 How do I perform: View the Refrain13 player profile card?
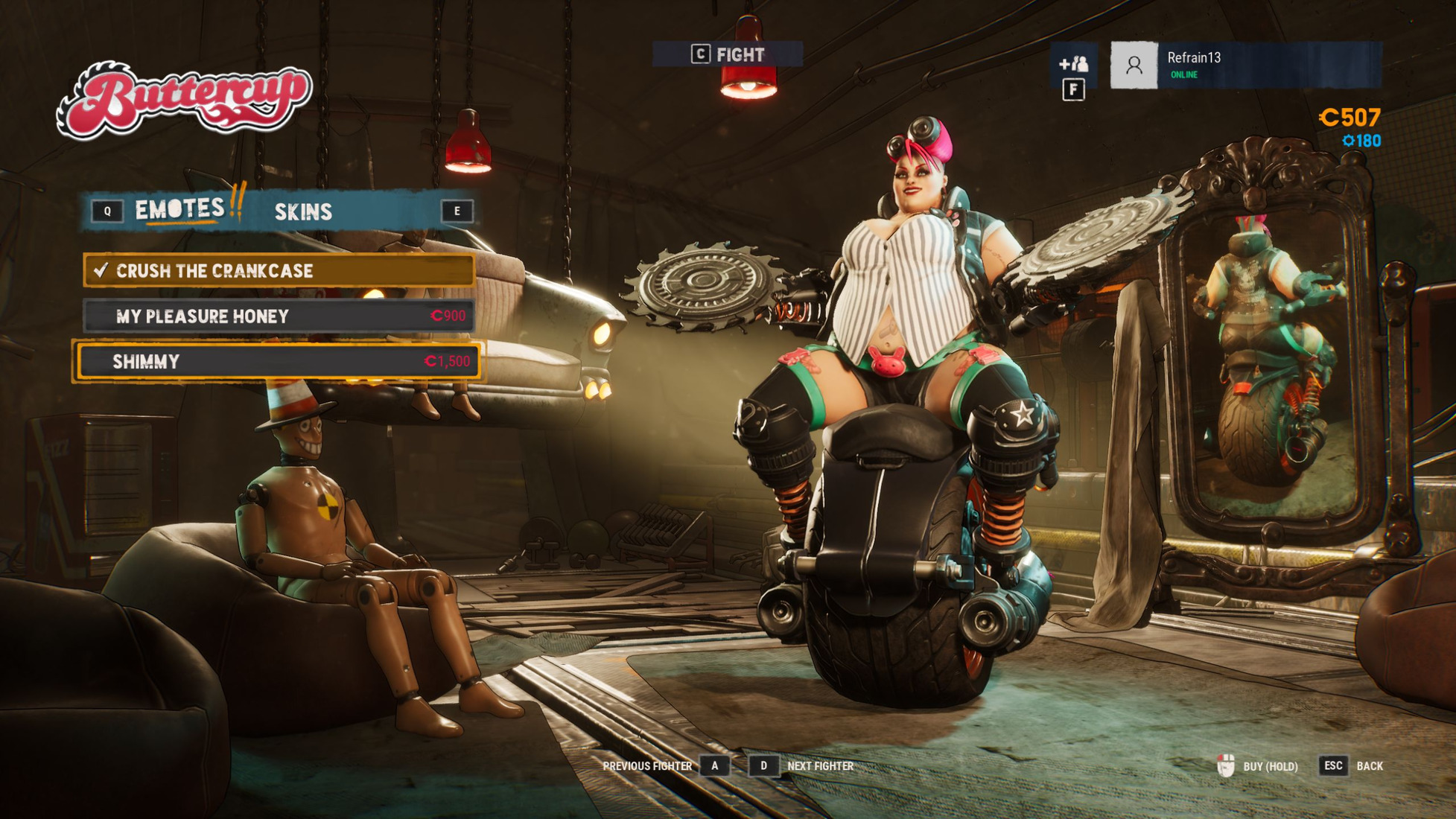pyautogui.click(x=1245, y=66)
